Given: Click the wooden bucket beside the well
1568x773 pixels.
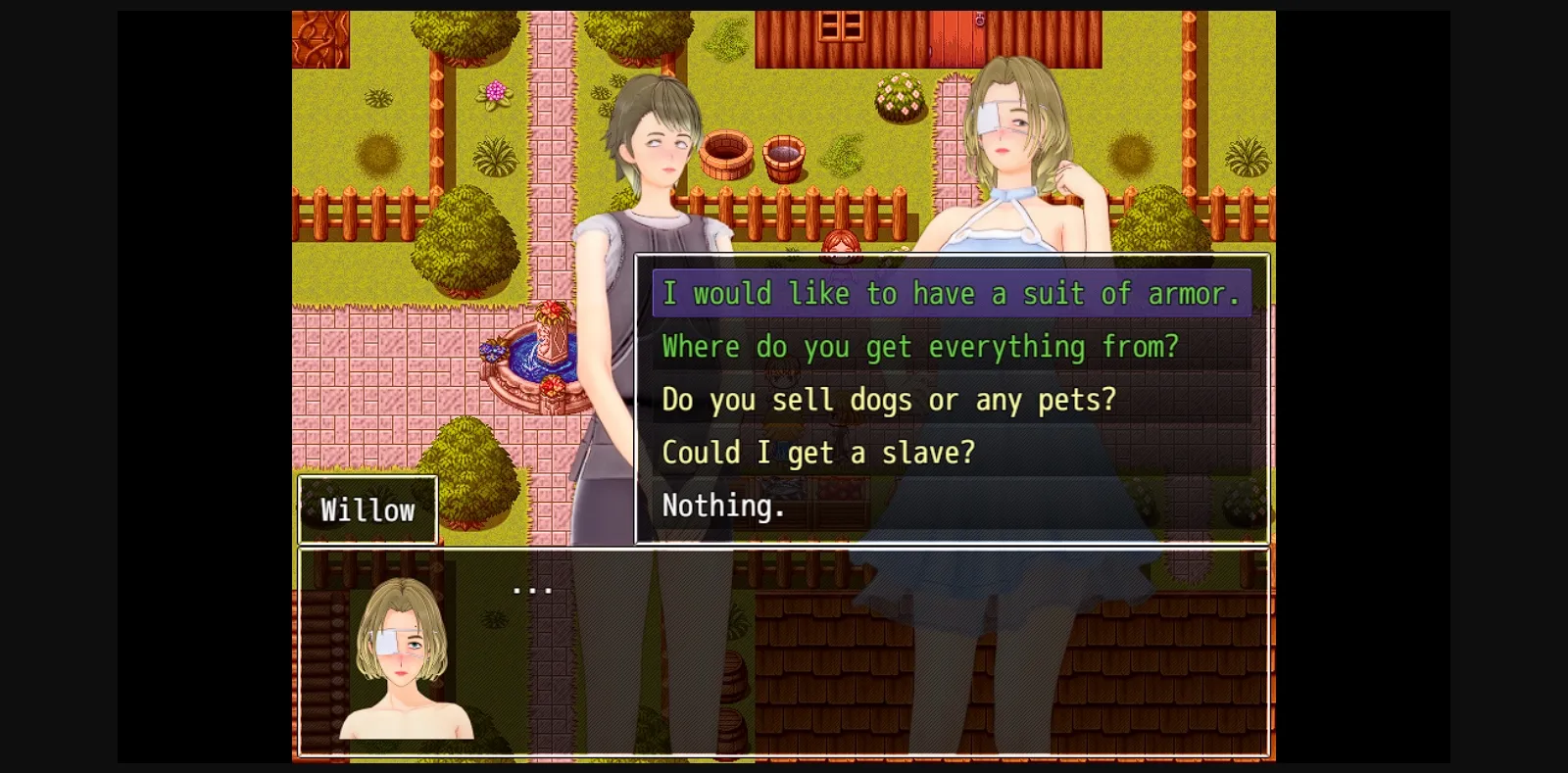Looking at the screenshot, I should click(784, 157).
